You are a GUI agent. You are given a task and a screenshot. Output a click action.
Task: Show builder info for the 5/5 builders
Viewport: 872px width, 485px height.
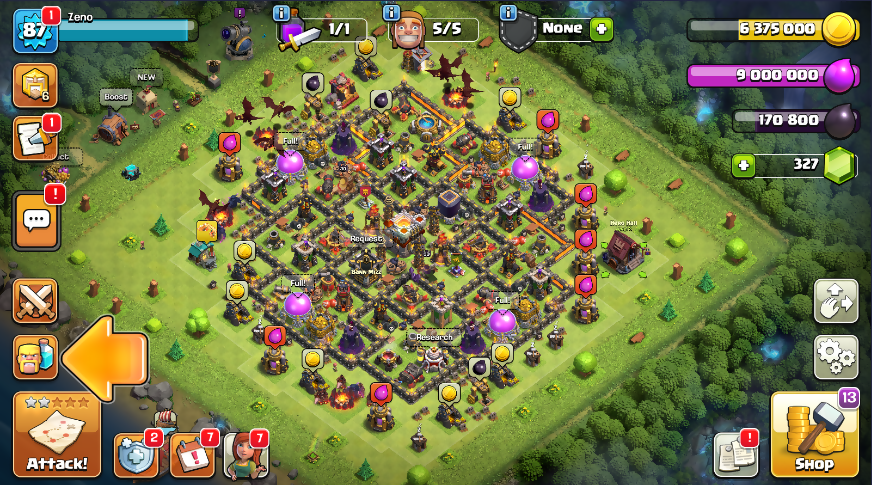point(392,13)
